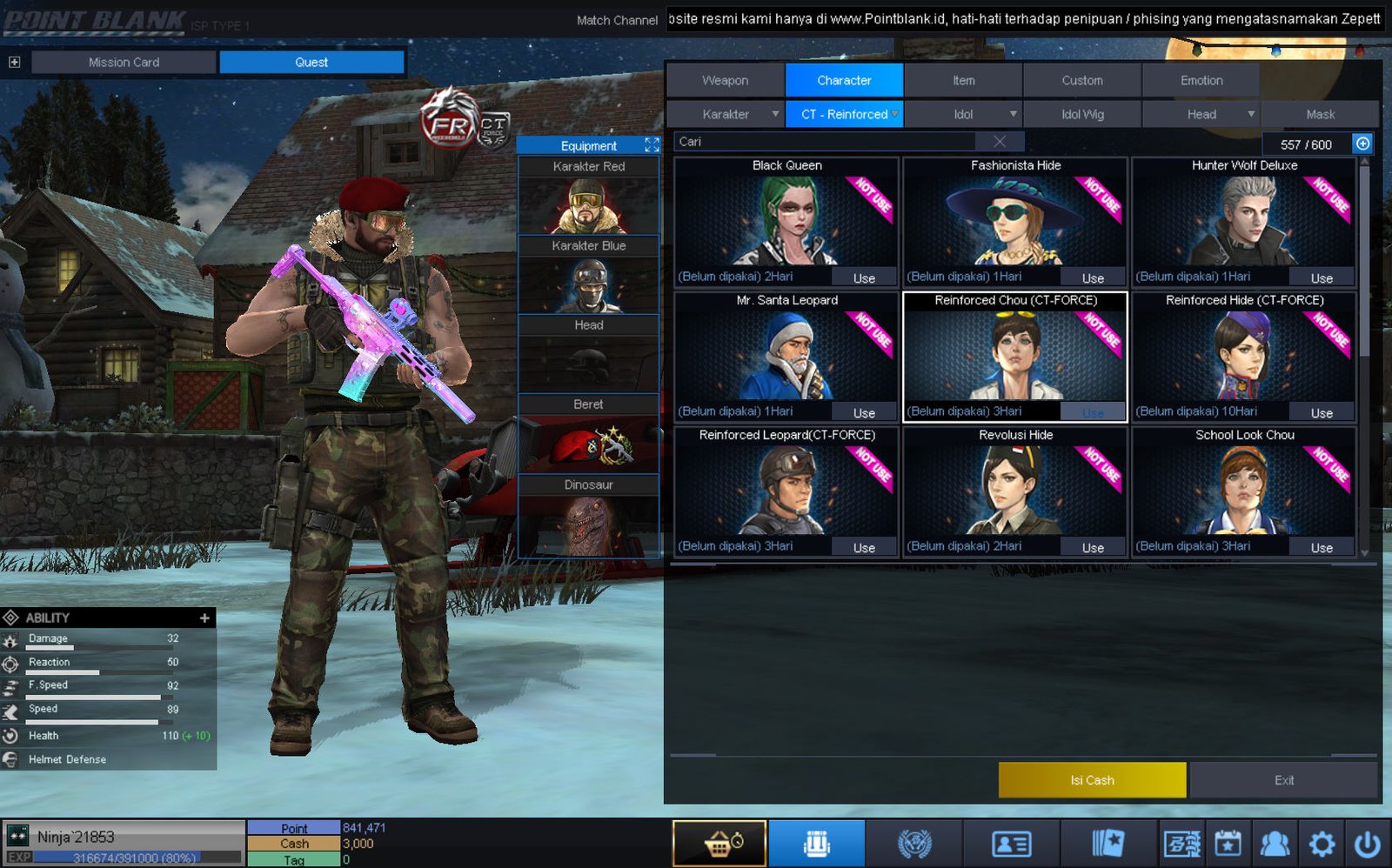The image size is (1392, 868).
Task: Open the settings gear icon
Action: click(1322, 844)
